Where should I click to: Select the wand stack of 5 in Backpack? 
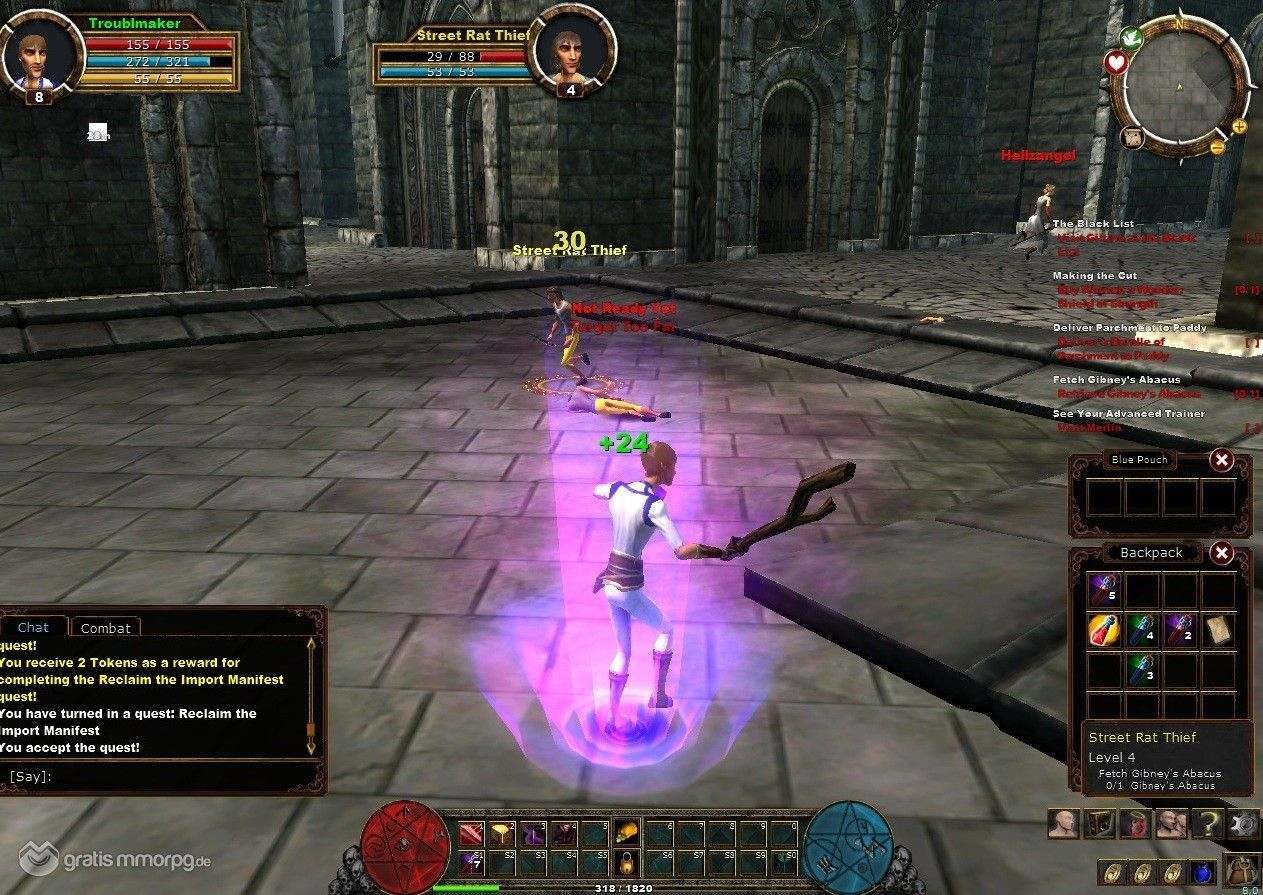[1104, 590]
